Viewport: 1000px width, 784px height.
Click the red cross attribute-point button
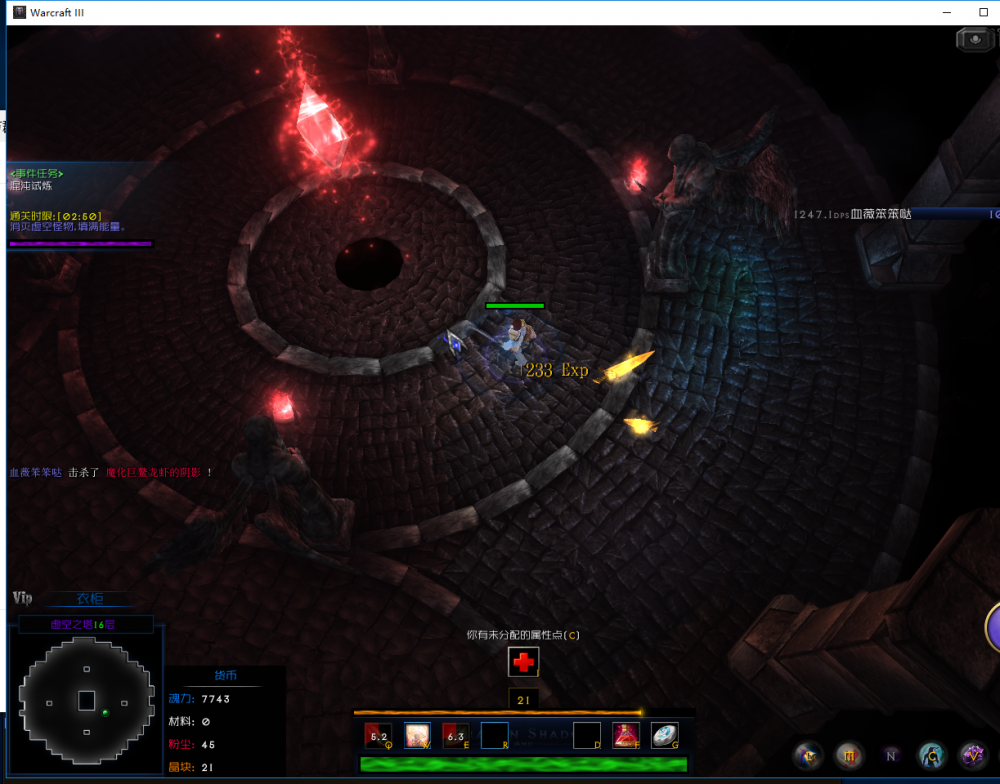tap(523, 662)
